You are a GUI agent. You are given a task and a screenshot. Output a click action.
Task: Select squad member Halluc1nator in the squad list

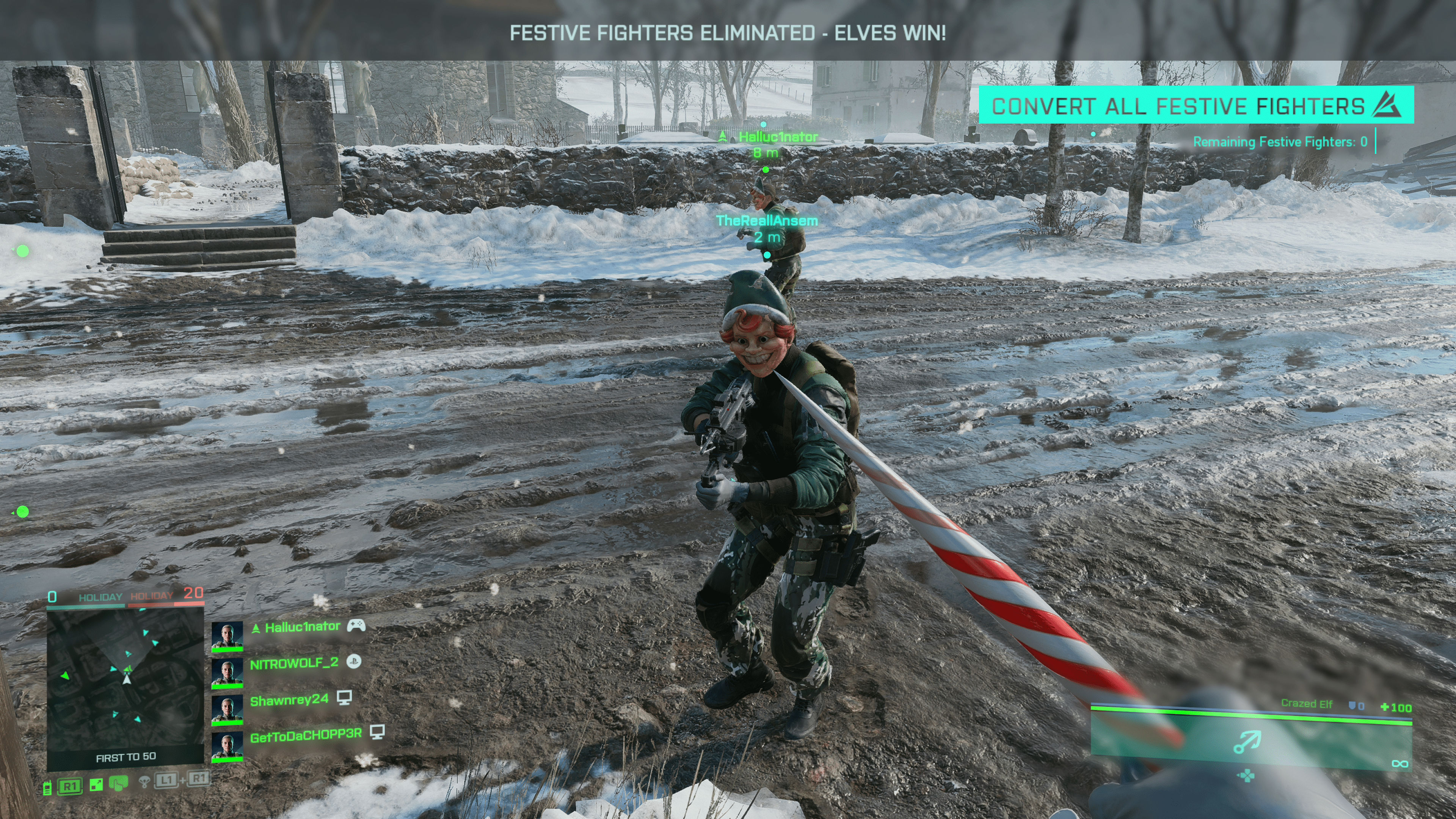coord(303,627)
